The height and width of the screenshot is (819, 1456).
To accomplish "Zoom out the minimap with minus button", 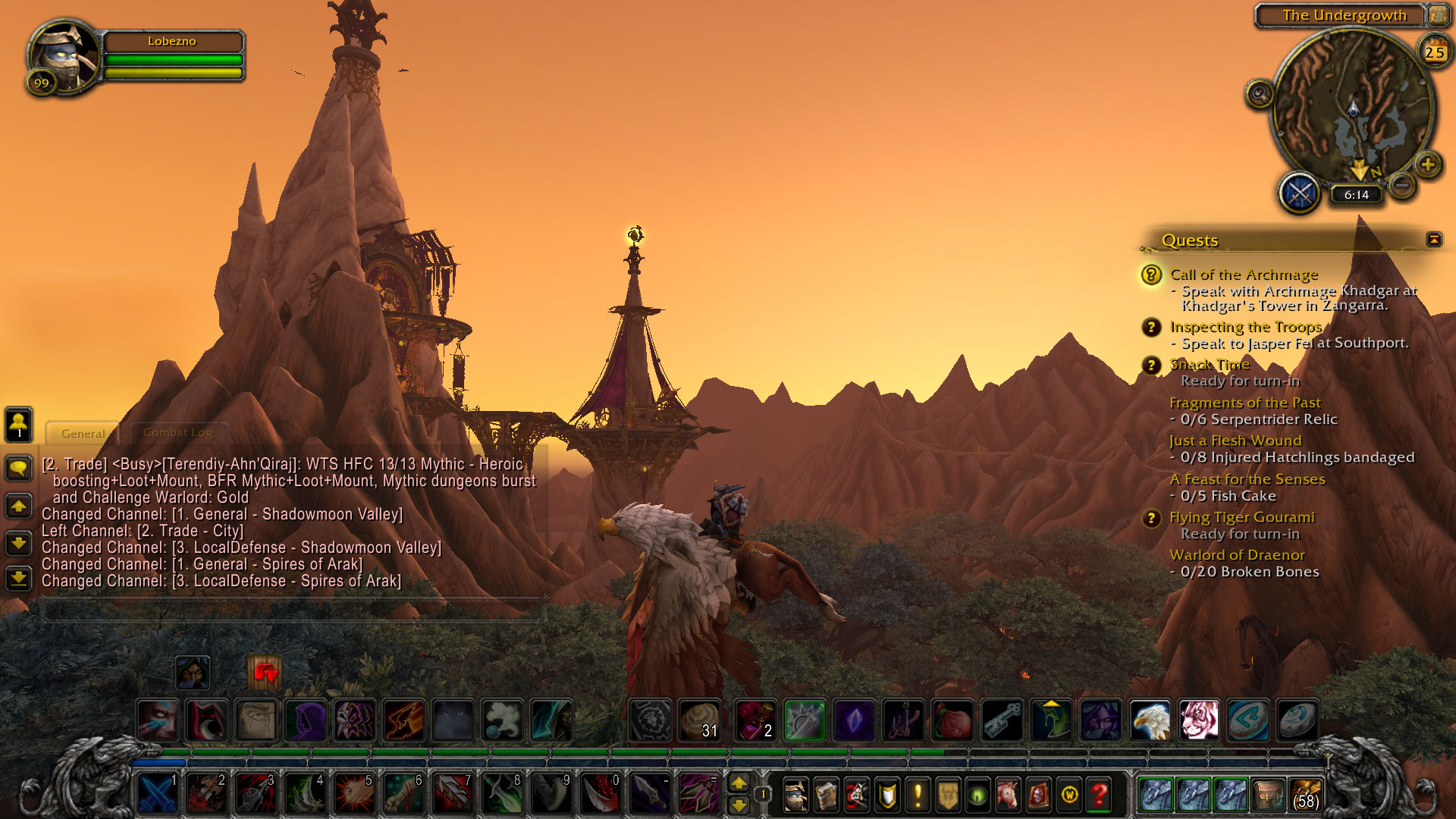I will click(x=1402, y=184).
